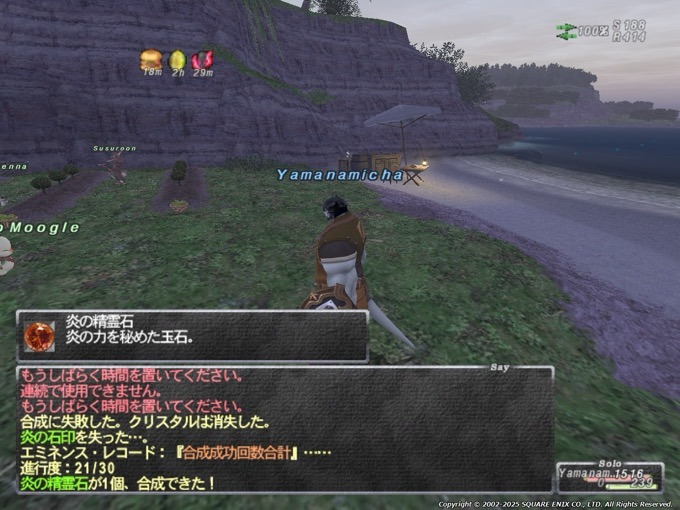Click the green connection status arrows
The image size is (680, 510).
pos(565,31)
